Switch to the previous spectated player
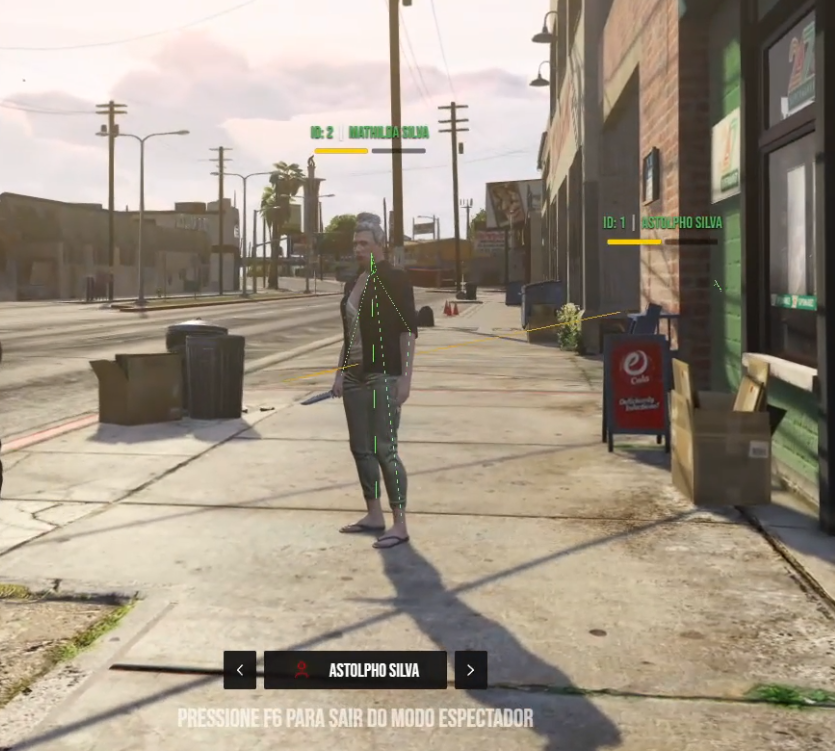 pos(240,670)
